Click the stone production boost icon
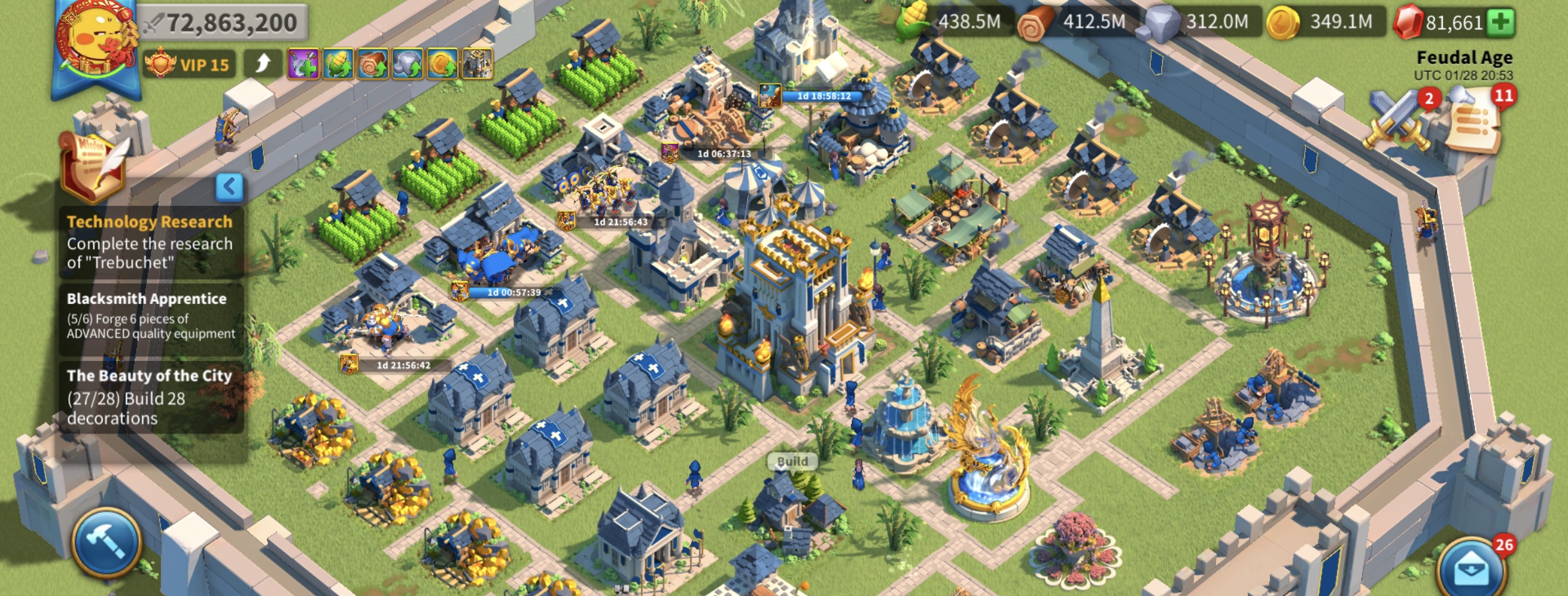 coord(407,64)
